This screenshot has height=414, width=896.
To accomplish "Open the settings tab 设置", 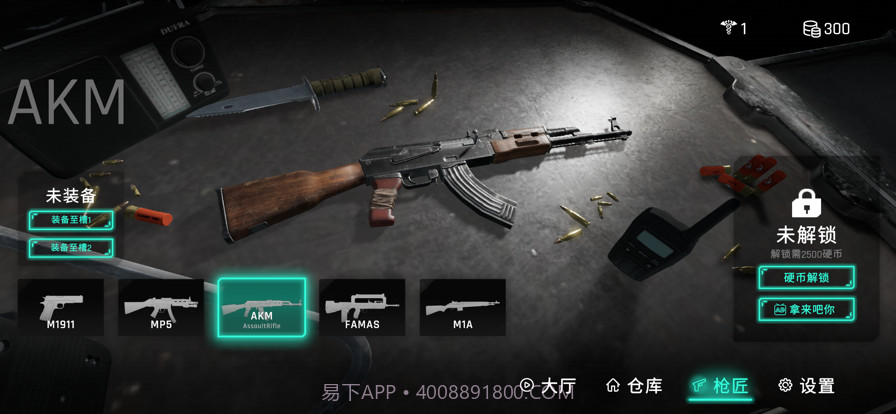I will click(806, 385).
